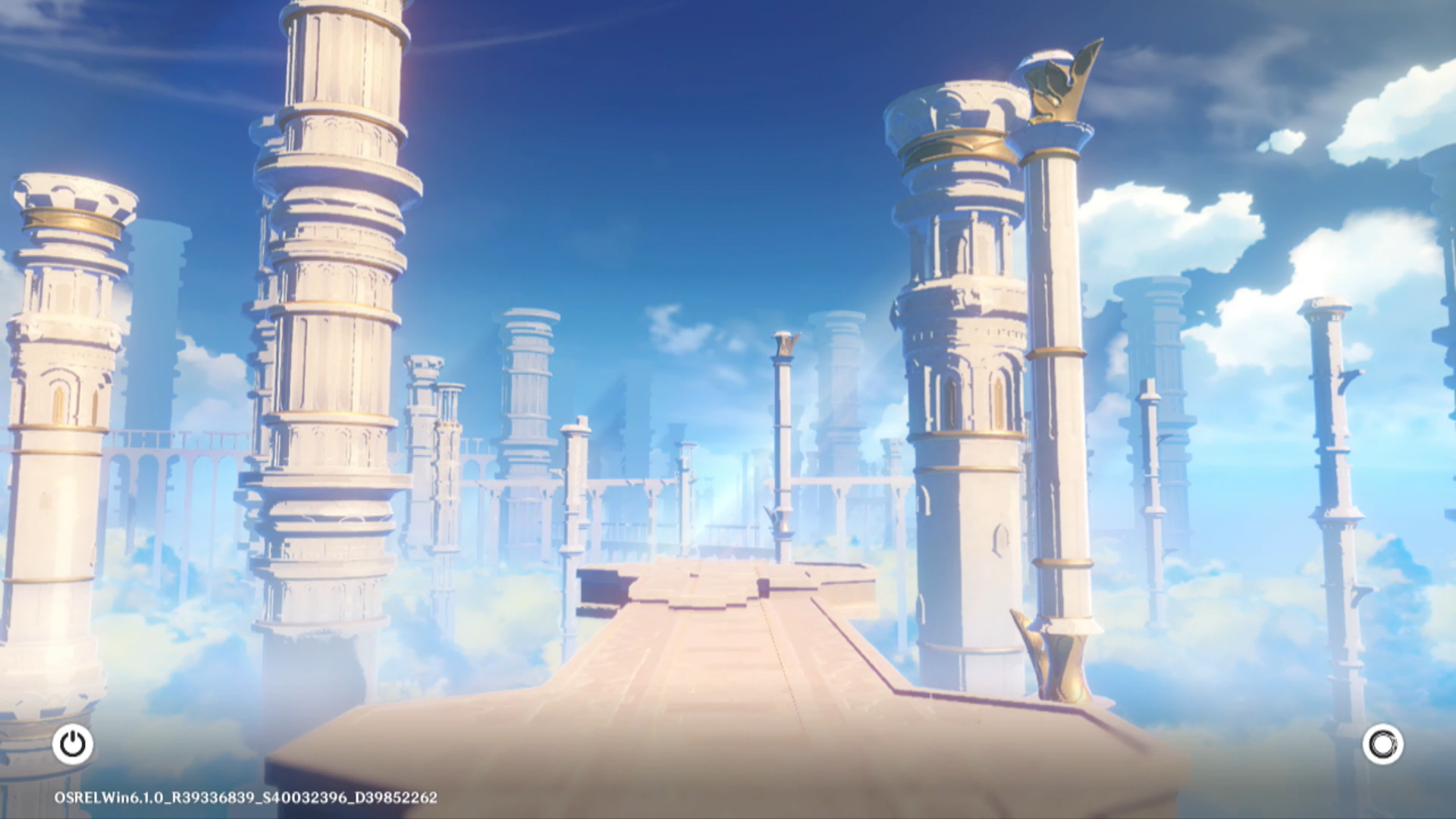Click the power button to exit the game
This screenshot has width=1456, height=819.
tap(73, 744)
